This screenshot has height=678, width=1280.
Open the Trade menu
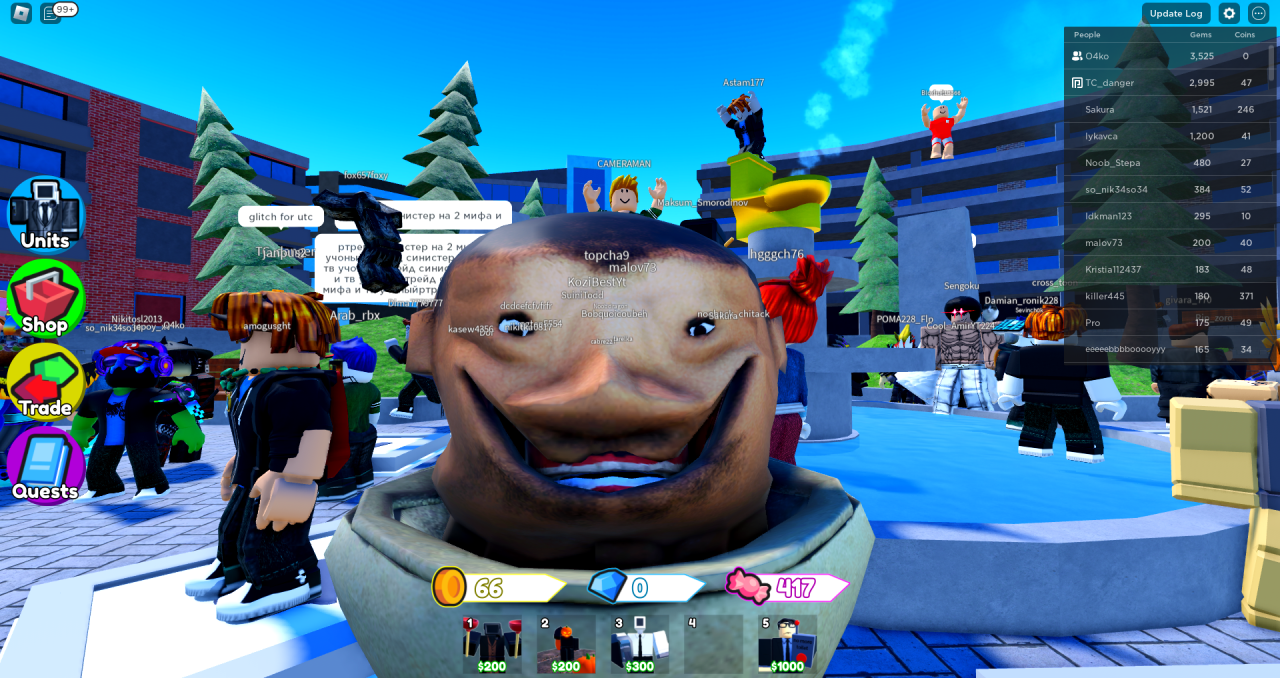click(x=46, y=382)
